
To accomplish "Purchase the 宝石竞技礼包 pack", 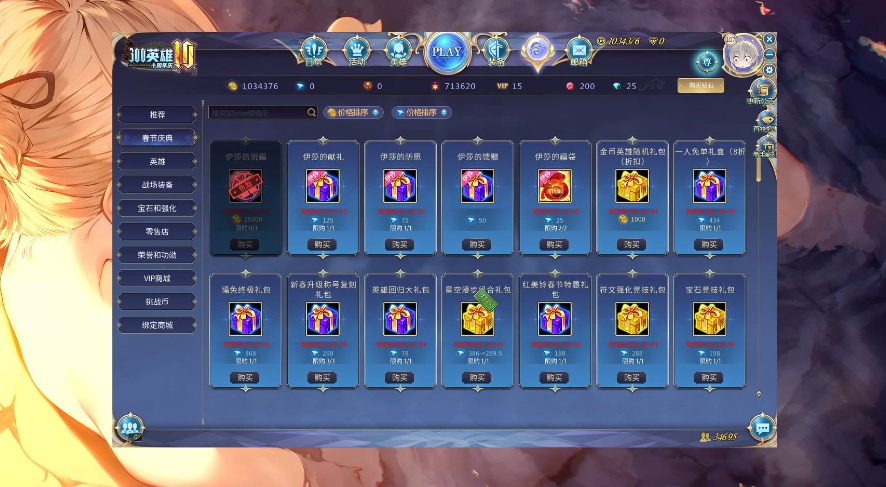I will [709, 377].
